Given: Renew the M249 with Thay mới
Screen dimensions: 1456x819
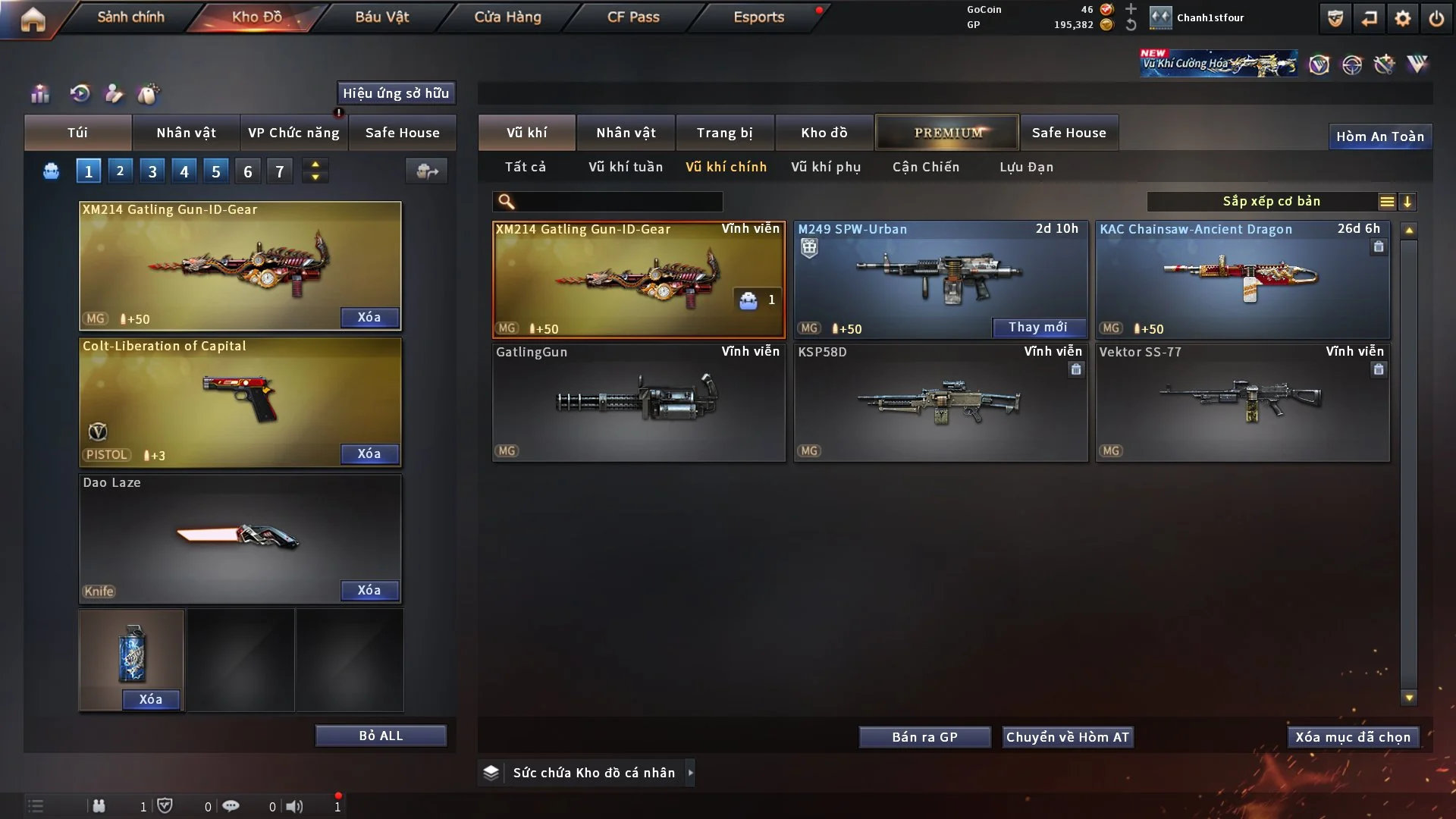Looking at the screenshot, I should pos(1037,327).
